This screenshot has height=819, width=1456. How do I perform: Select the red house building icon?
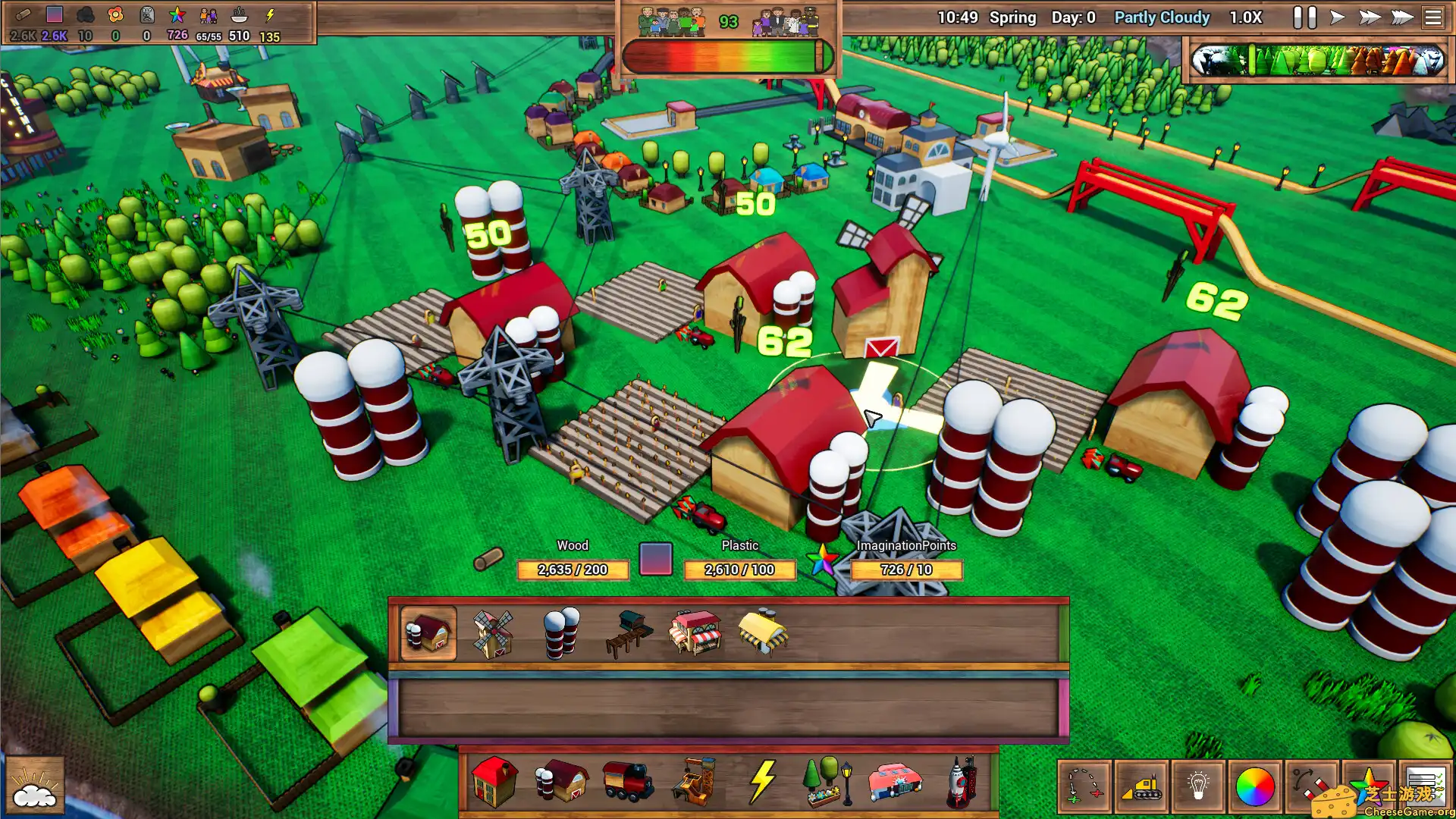click(493, 781)
